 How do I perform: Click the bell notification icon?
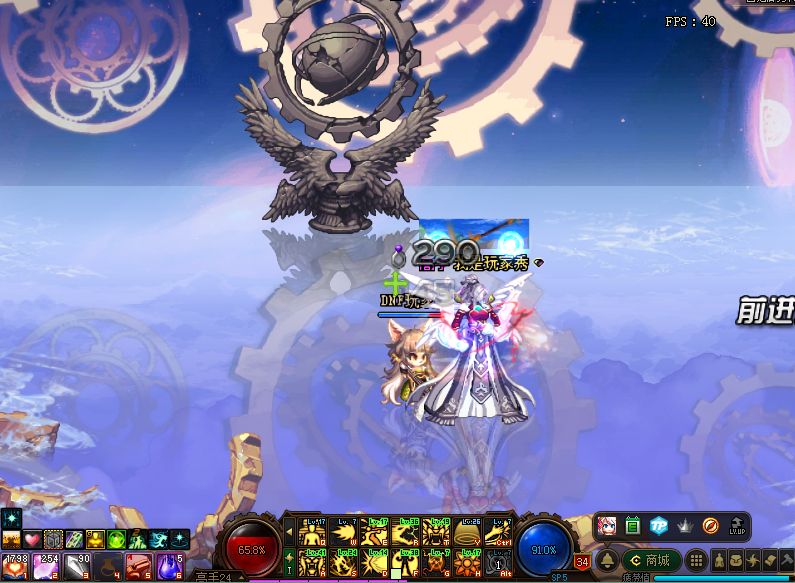click(x=607, y=560)
